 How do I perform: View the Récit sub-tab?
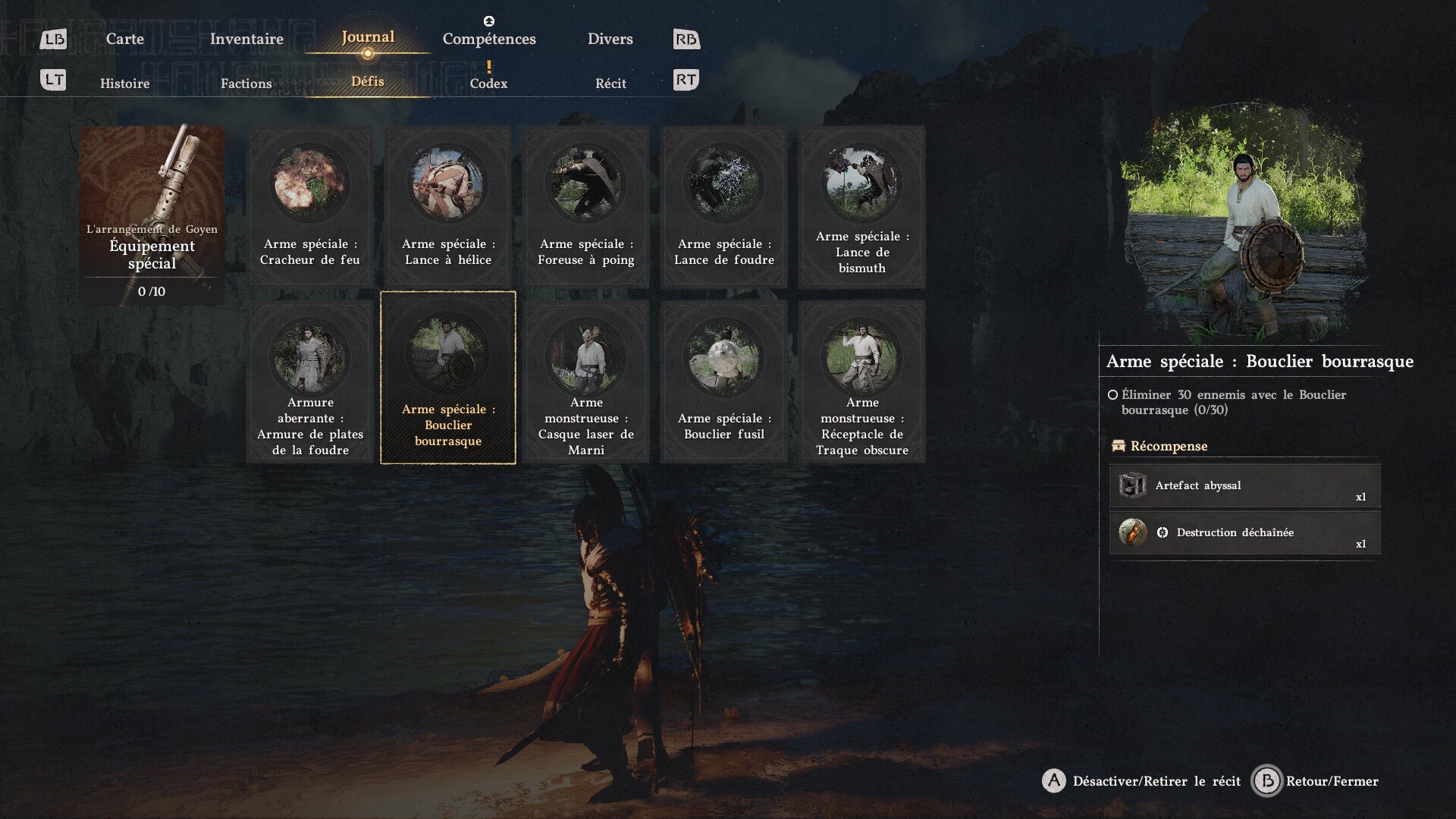pos(610,83)
